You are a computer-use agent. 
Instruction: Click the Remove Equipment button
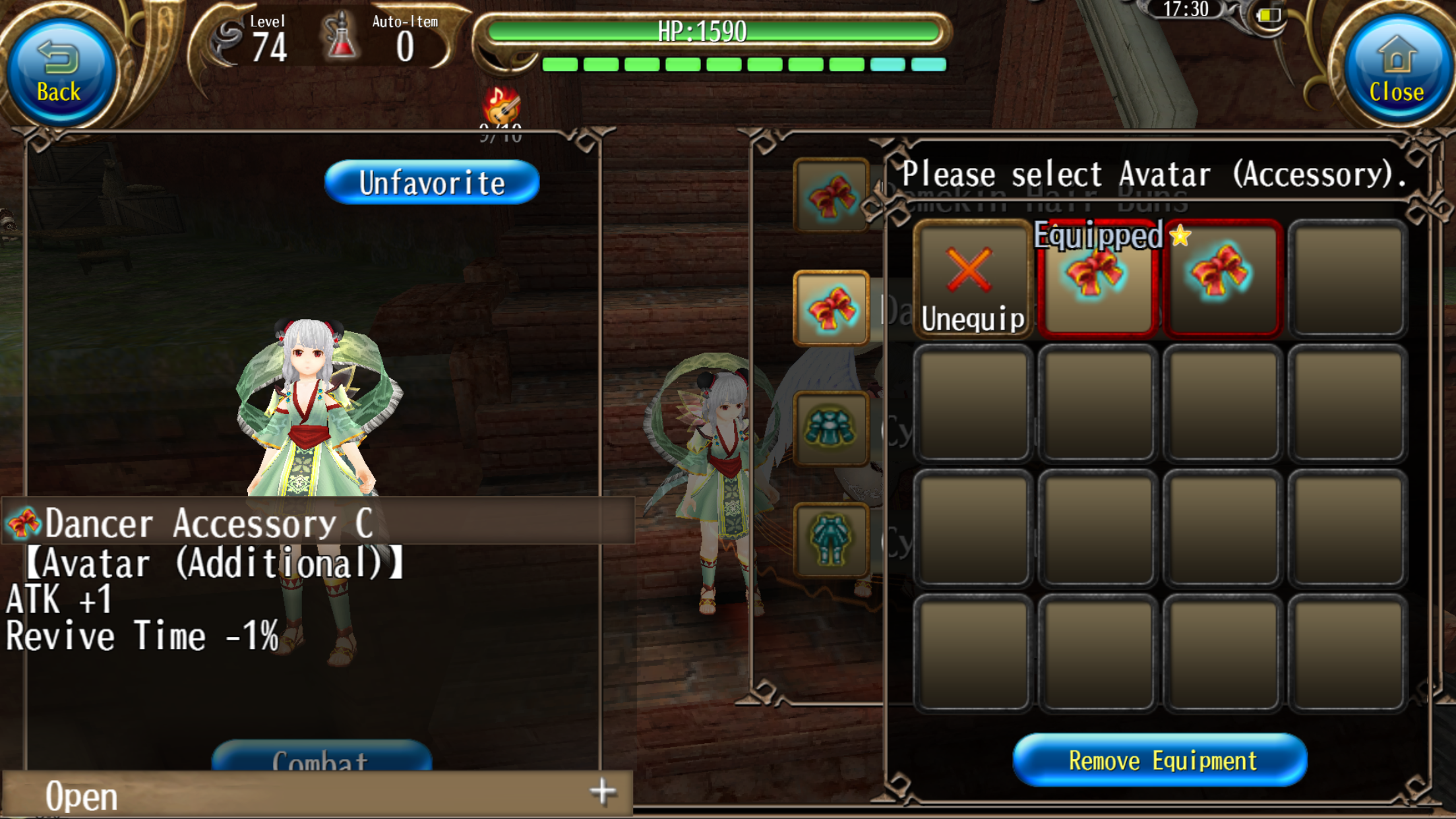pyautogui.click(x=1161, y=760)
